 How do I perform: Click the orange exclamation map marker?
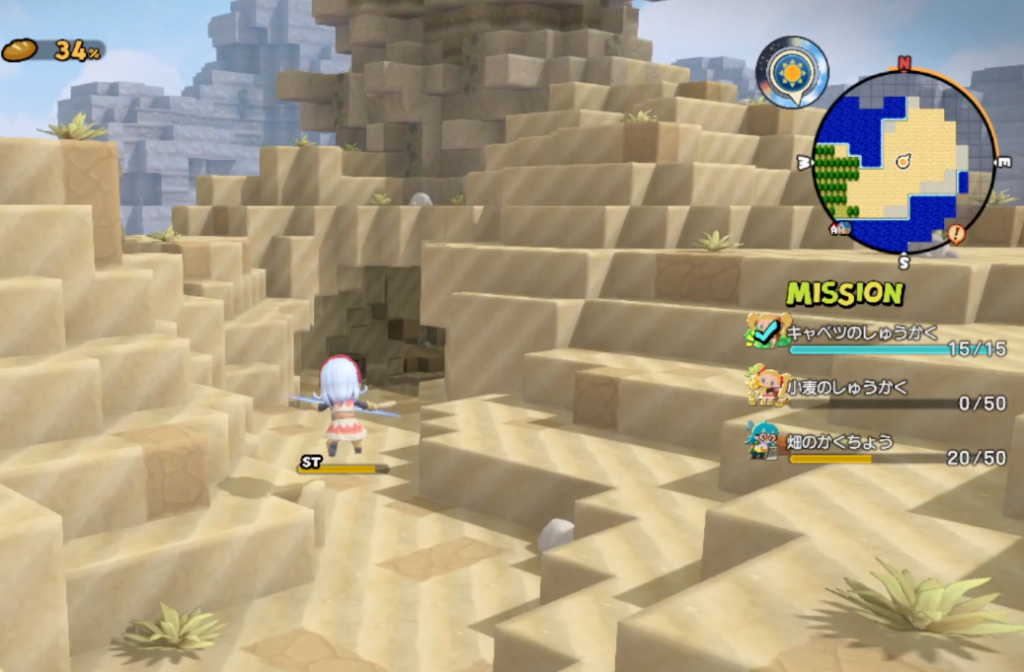coord(956,234)
